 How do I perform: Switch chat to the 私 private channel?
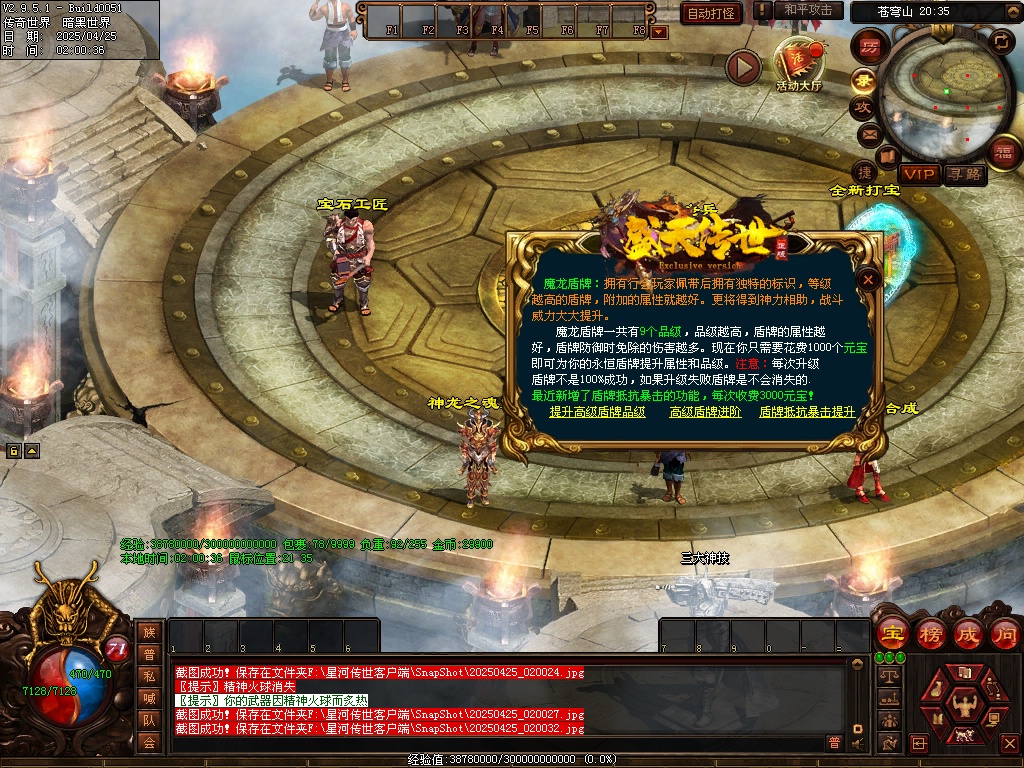149,676
